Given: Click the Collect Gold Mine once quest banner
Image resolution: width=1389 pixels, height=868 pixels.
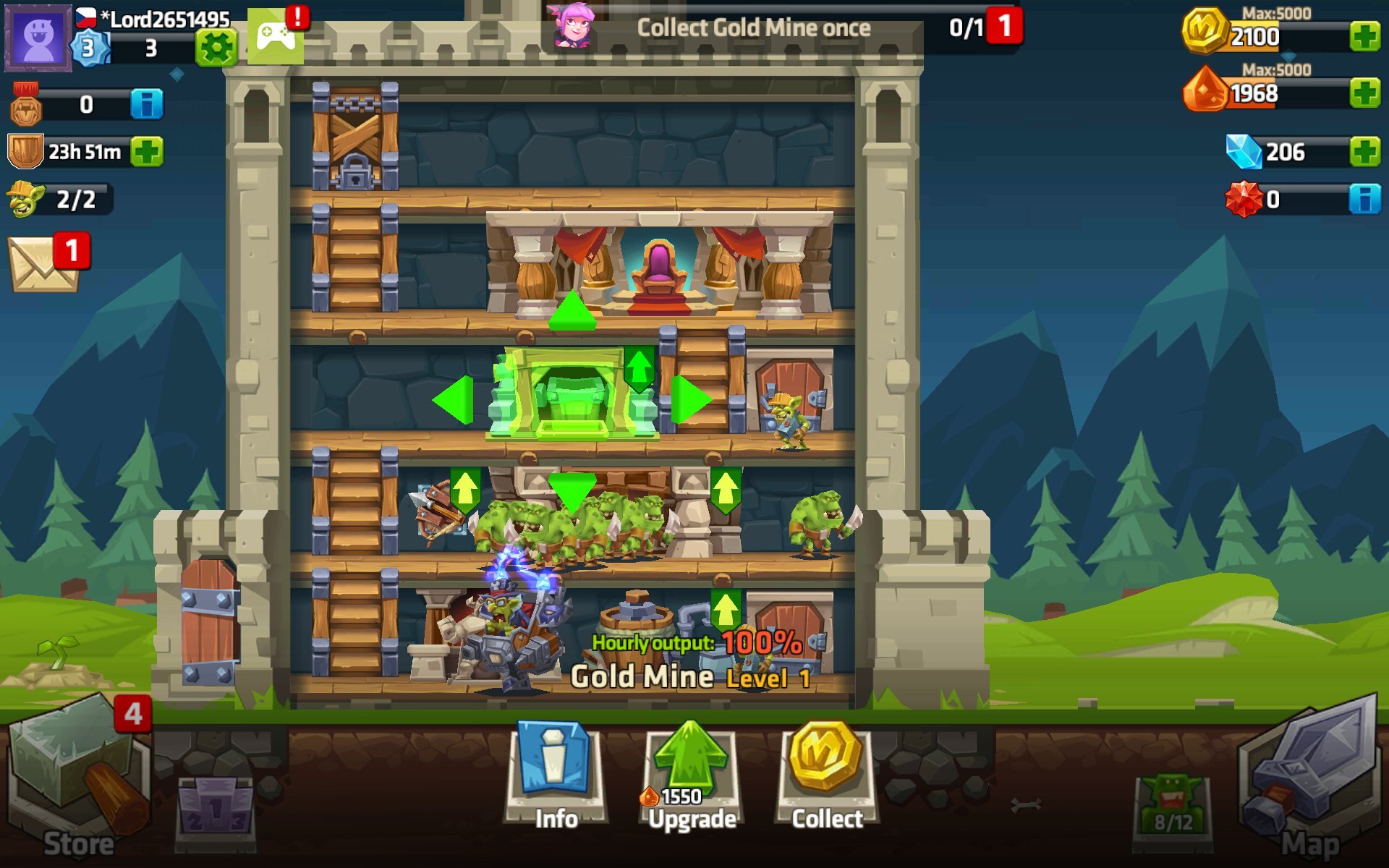Looking at the screenshot, I should coord(752,27).
